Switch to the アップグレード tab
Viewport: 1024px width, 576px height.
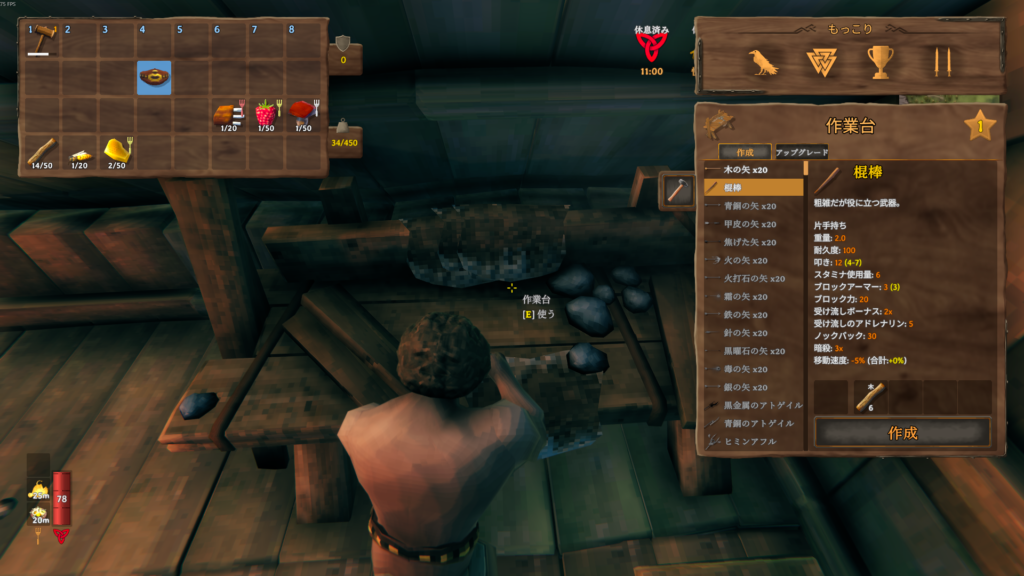pos(801,152)
